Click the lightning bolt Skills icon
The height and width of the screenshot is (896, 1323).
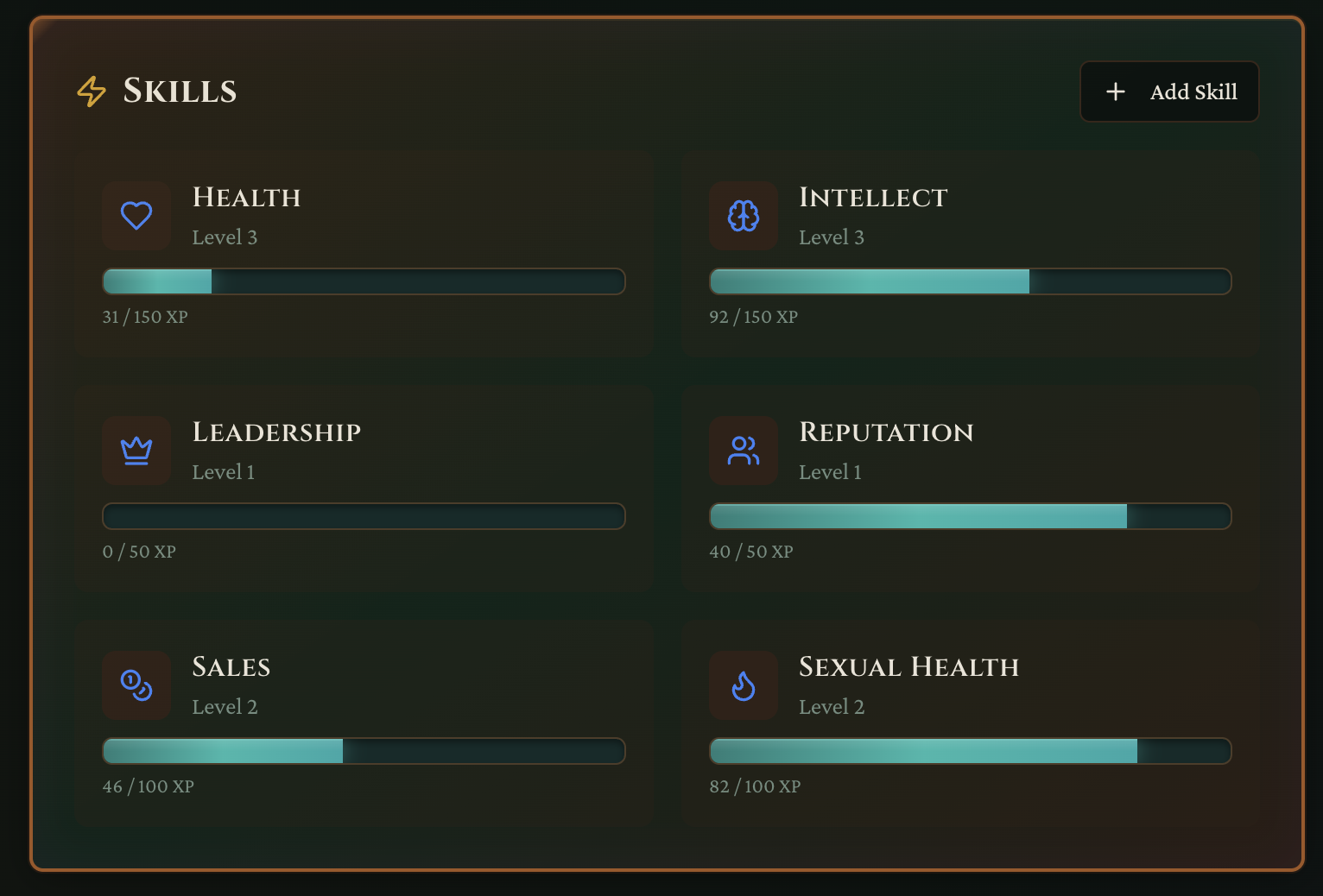91,91
